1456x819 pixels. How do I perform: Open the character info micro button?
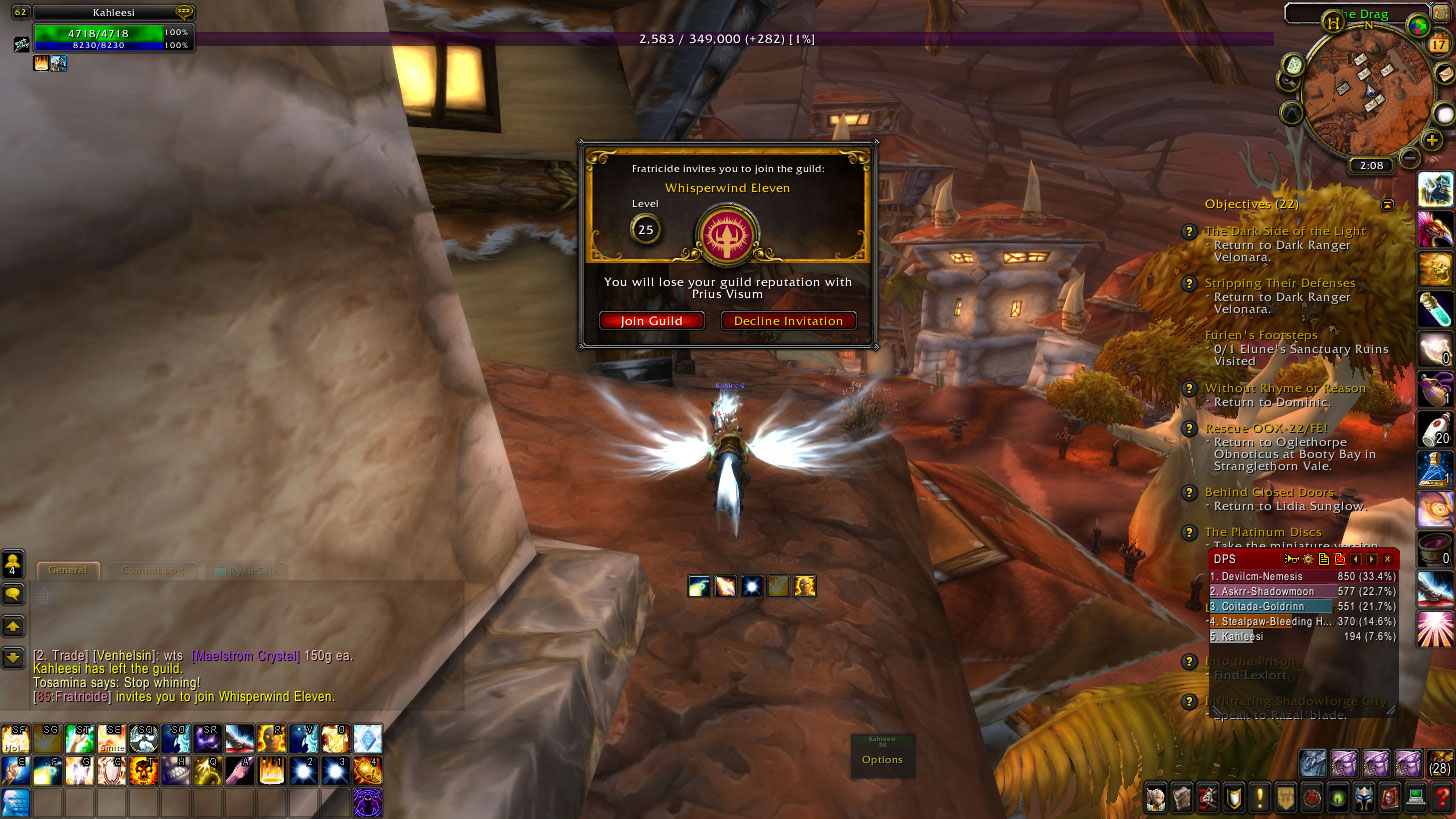pyautogui.click(x=1156, y=797)
